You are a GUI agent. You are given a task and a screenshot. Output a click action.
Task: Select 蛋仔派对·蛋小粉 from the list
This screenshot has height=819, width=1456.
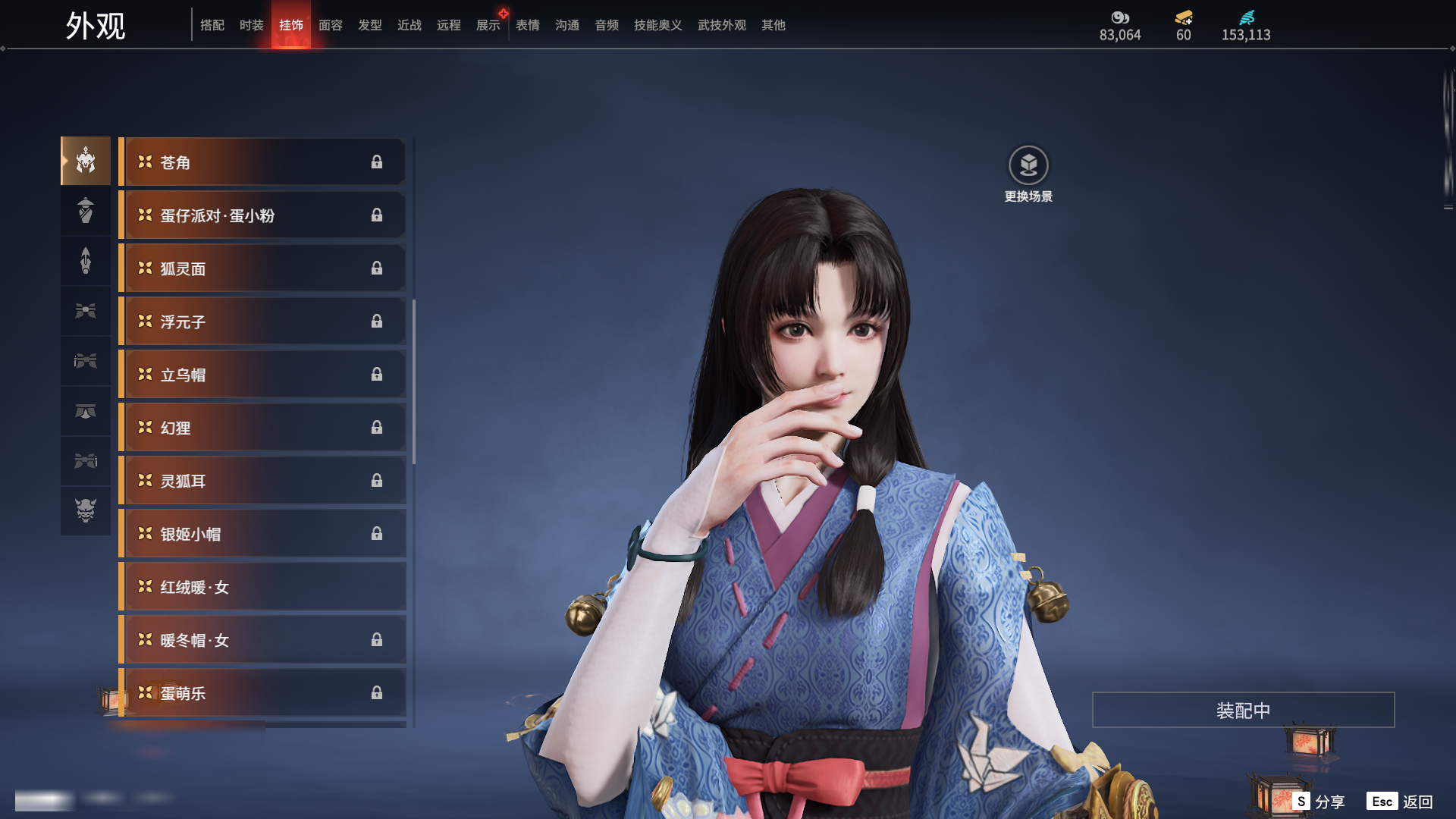[x=262, y=215]
